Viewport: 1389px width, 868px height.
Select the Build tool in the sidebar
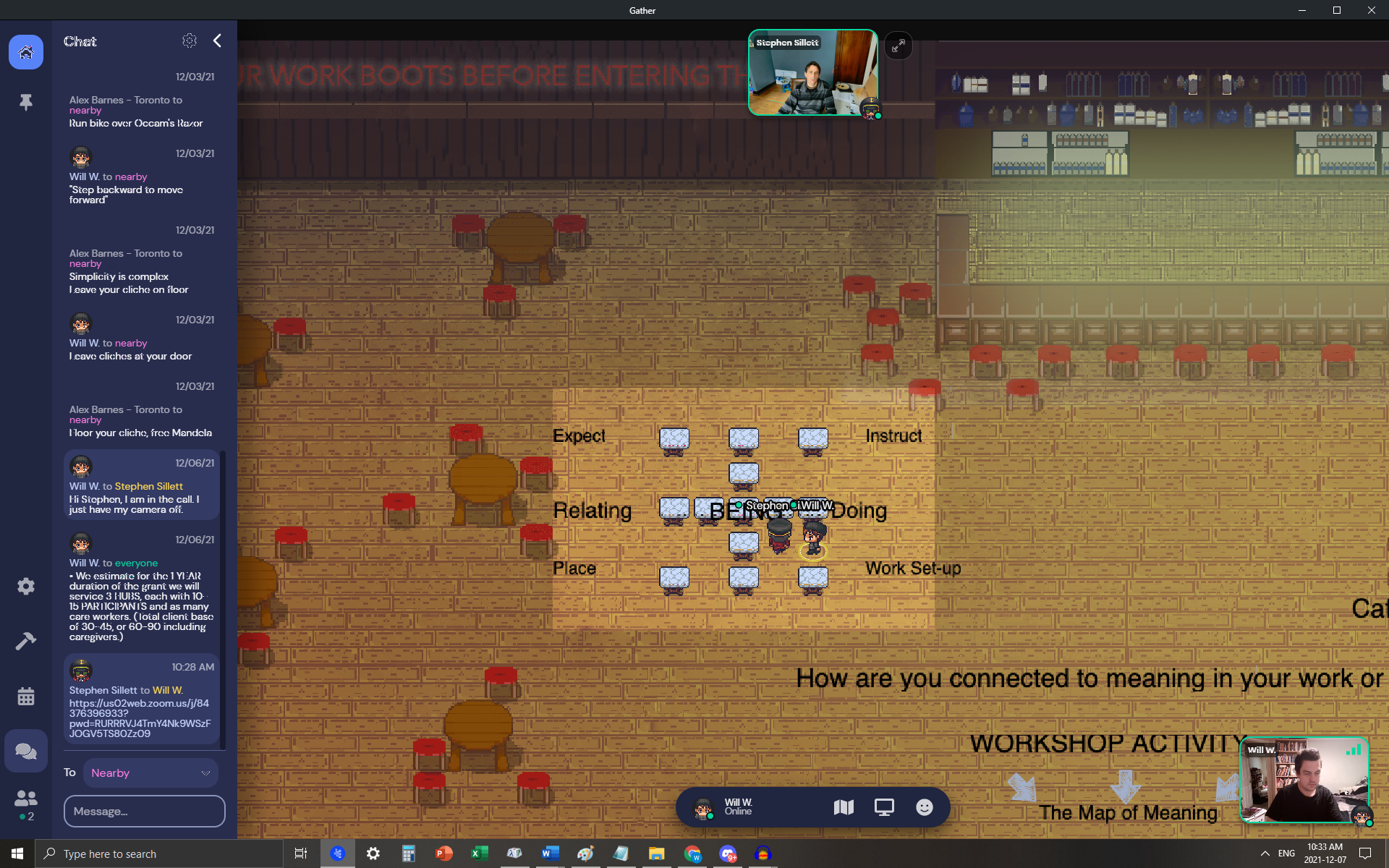point(26,641)
